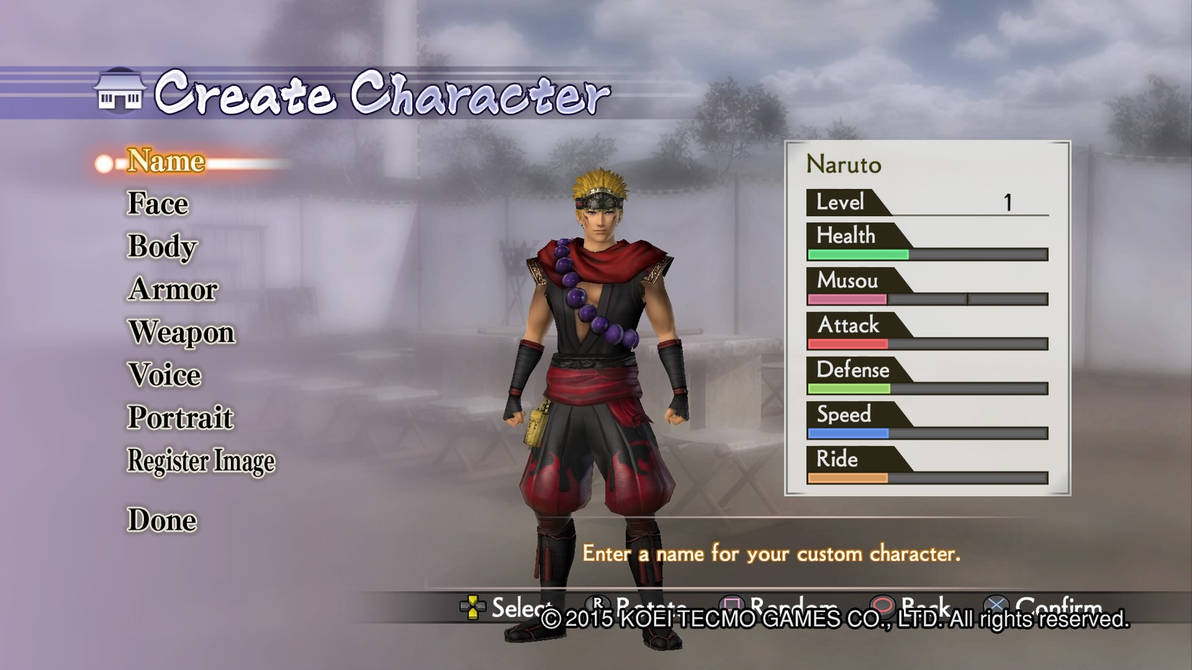
Task: Open the Face customization option
Action: 158,204
